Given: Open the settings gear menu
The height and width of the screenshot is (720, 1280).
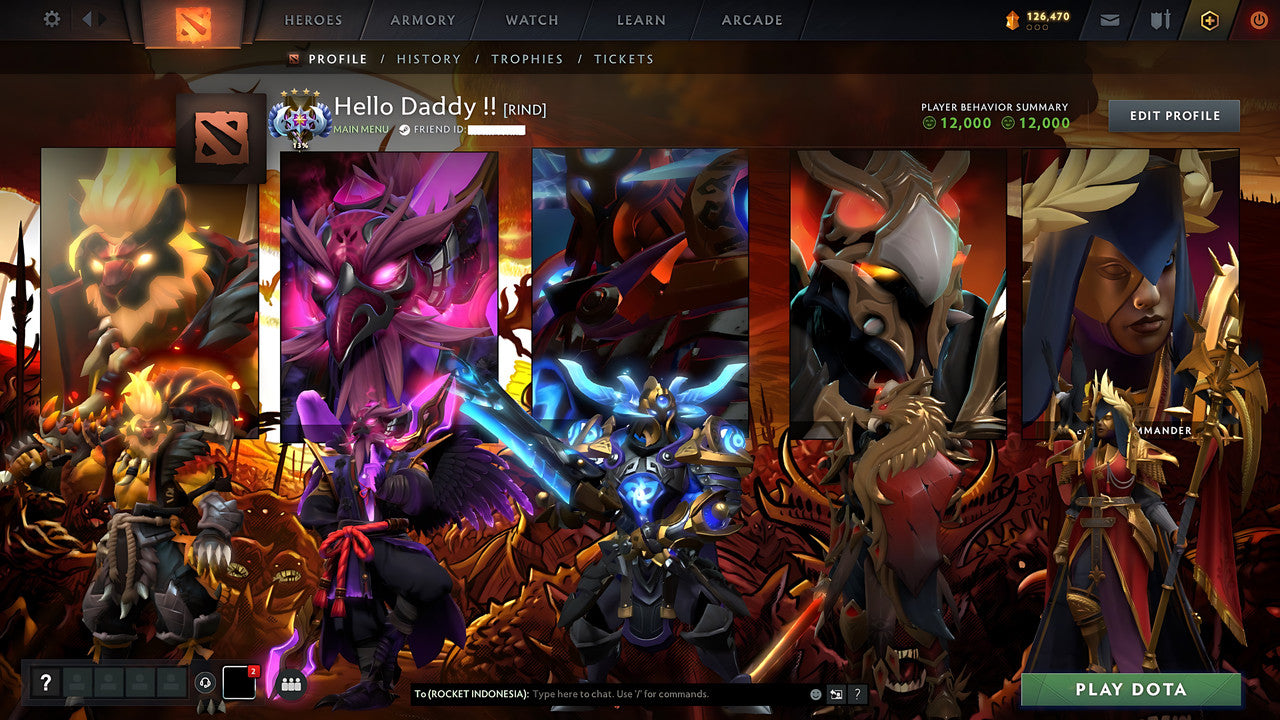Looking at the screenshot, I should coord(50,19).
